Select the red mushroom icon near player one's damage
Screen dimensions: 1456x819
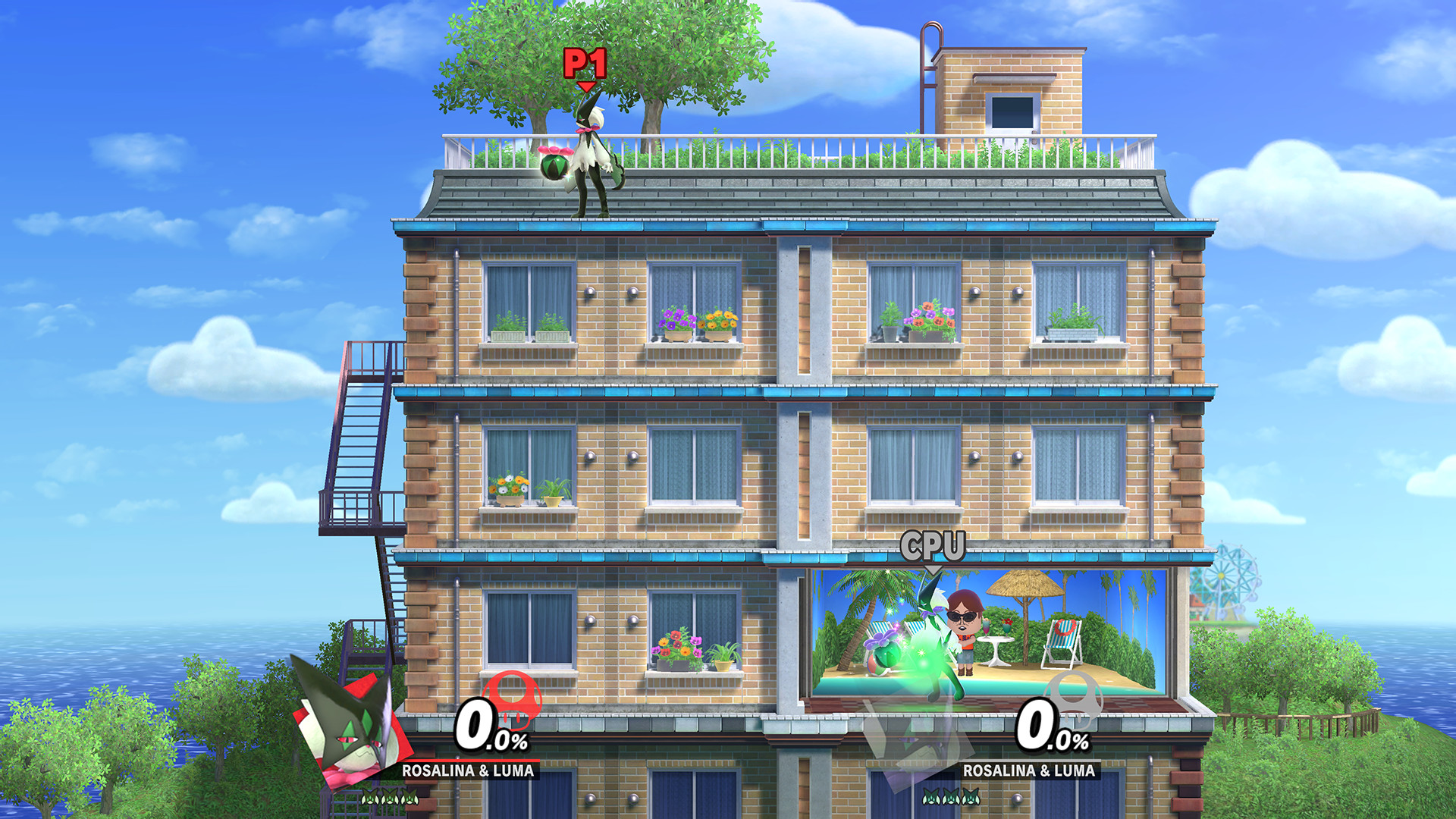pos(514,701)
